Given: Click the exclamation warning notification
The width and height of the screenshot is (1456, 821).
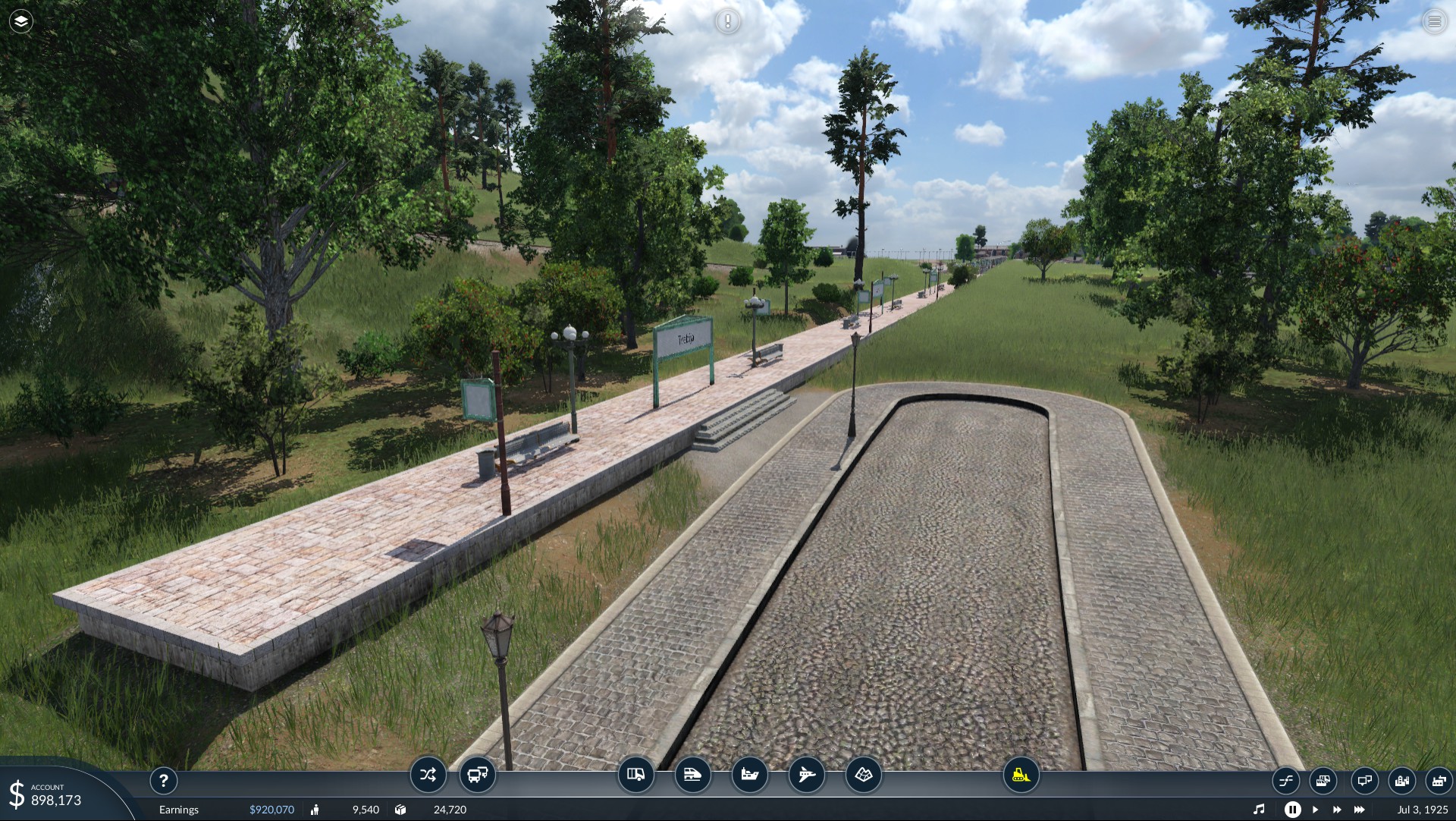Looking at the screenshot, I should click(x=727, y=21).
